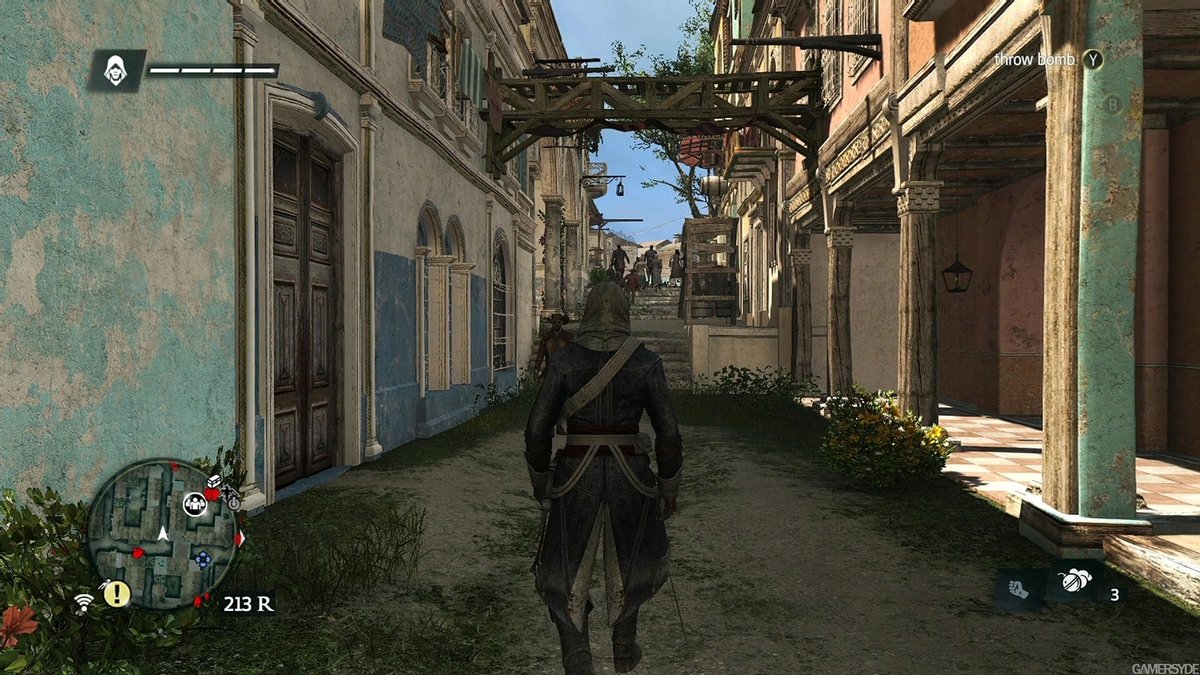Open the circular minimap
Image resolution: width=1200 pixels, height=675 pixels.
pos(162,533)
